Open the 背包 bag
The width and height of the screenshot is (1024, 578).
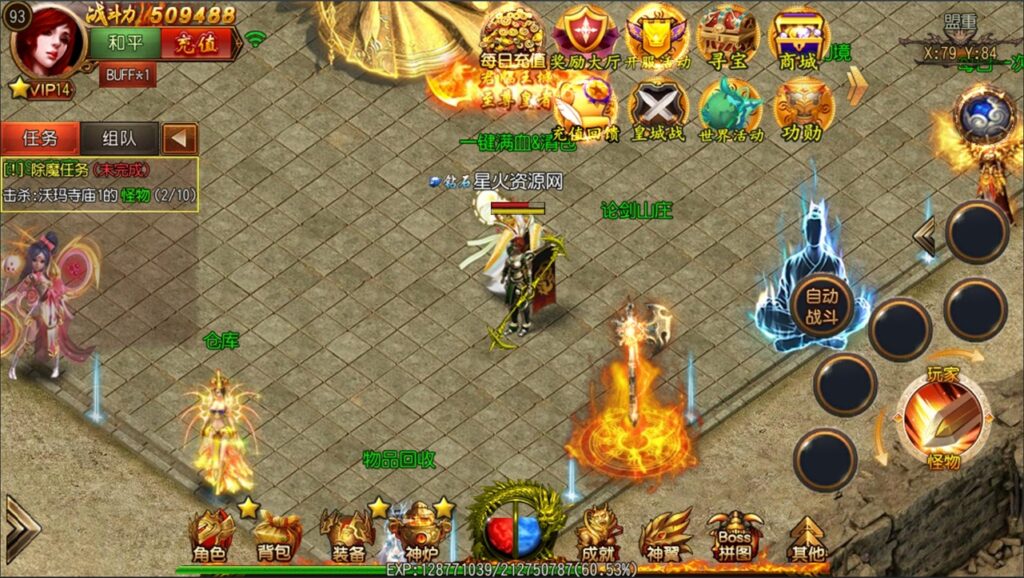tap(274, 535)
